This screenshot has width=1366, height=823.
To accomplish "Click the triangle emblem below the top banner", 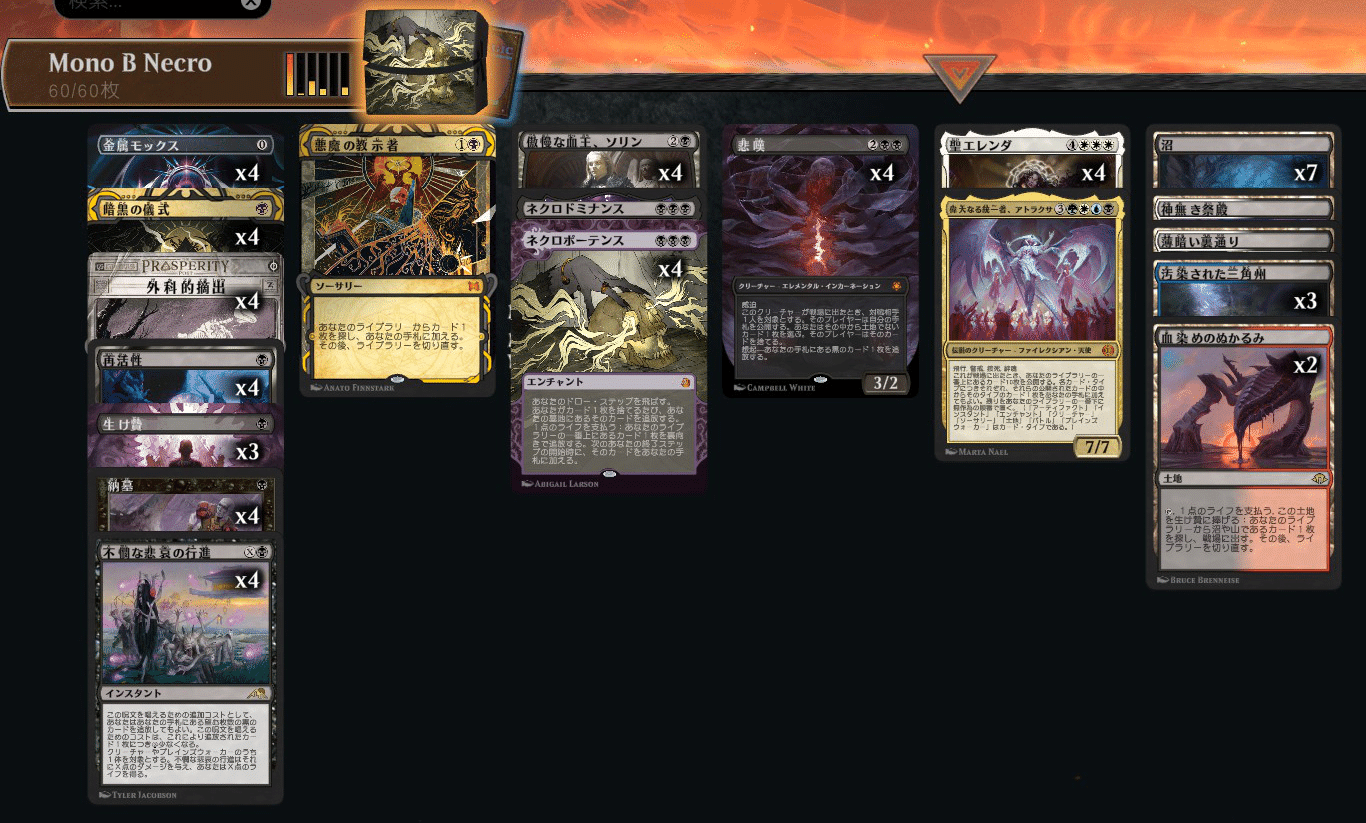I will tap(959, 72).
